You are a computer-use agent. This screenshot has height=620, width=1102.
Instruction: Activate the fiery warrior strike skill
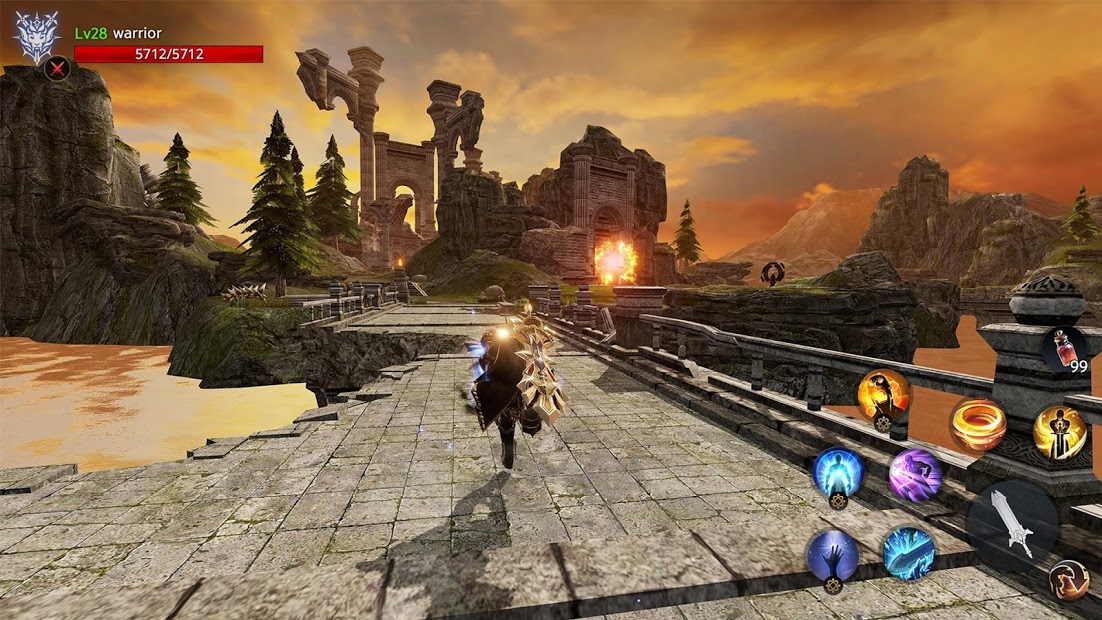point(883,395)
